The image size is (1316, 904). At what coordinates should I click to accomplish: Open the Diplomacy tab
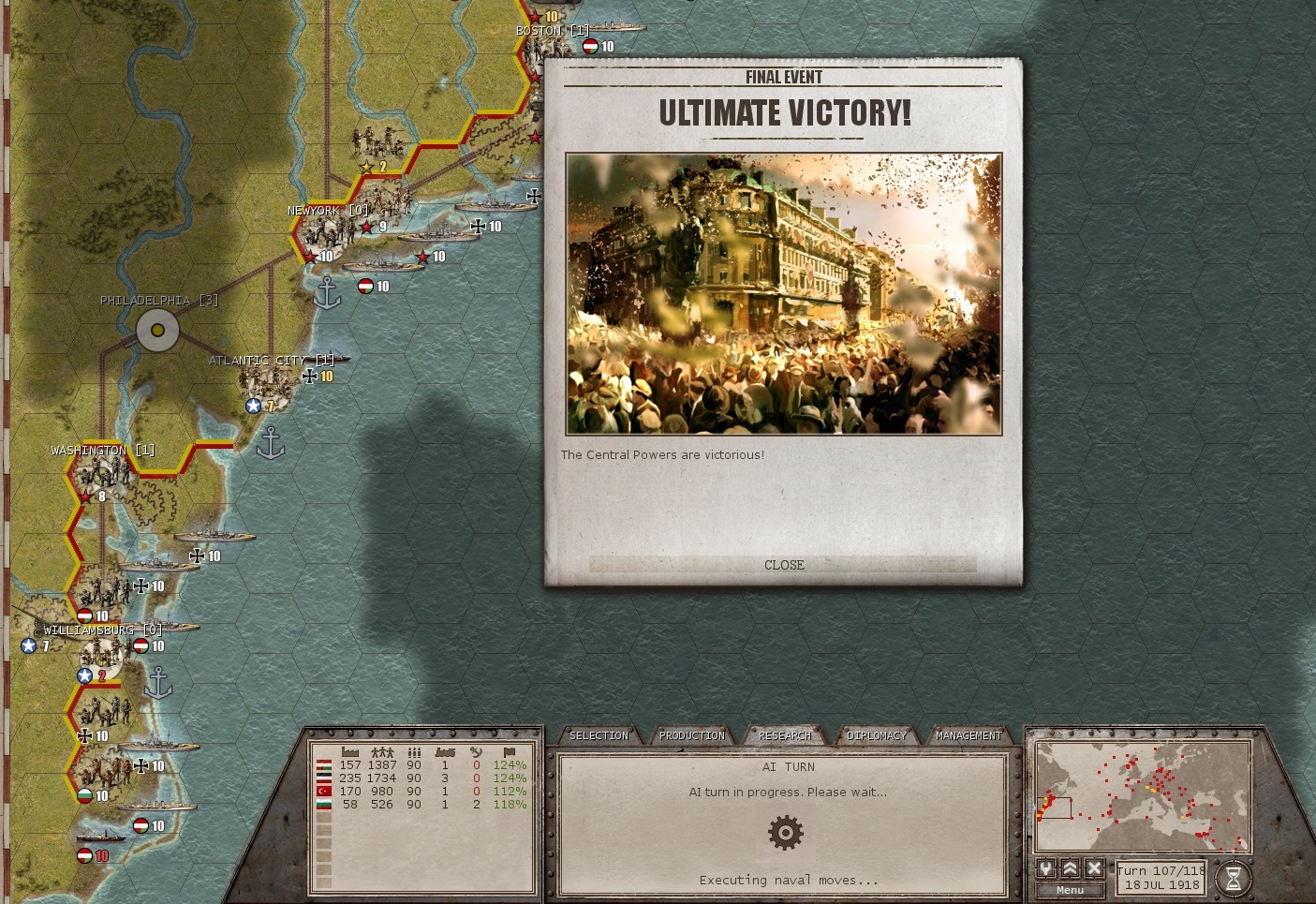tap(877, 735)
